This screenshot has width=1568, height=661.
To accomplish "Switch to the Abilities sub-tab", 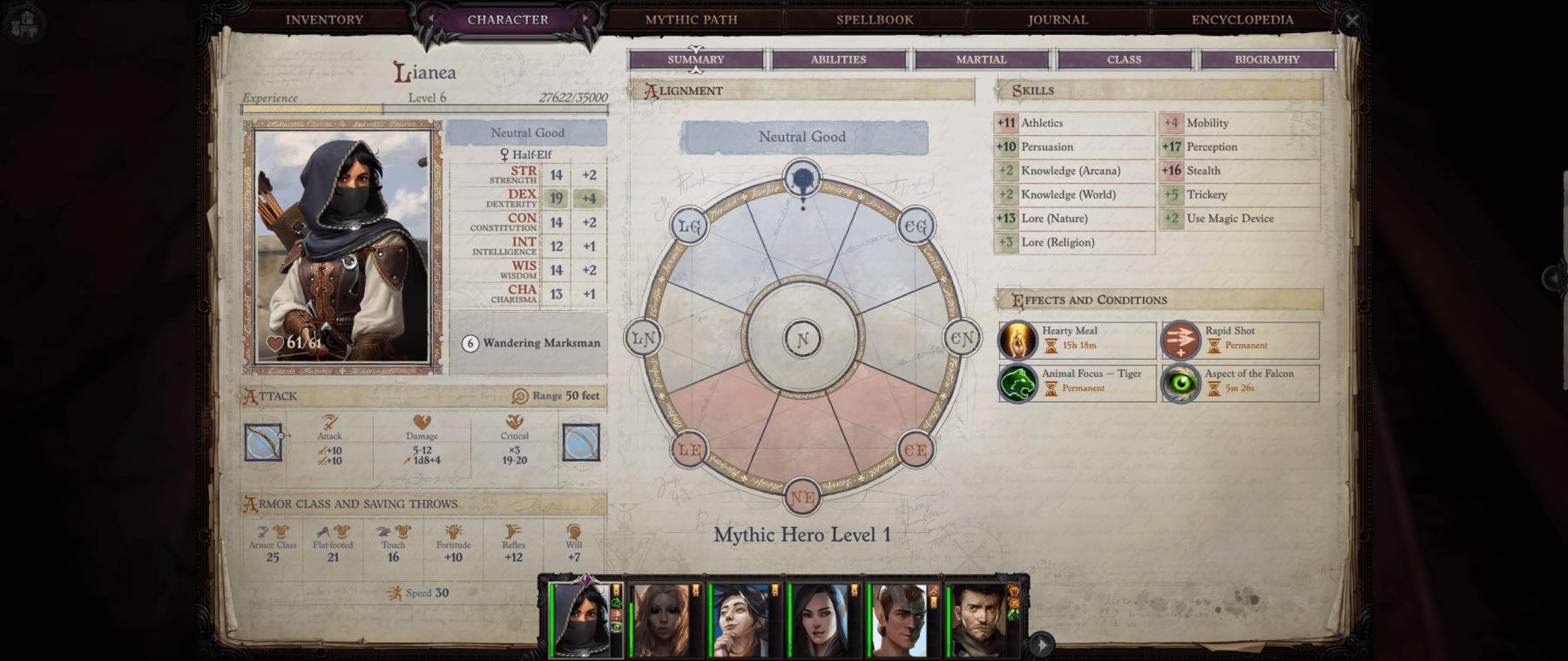I will tap(838, 59).
